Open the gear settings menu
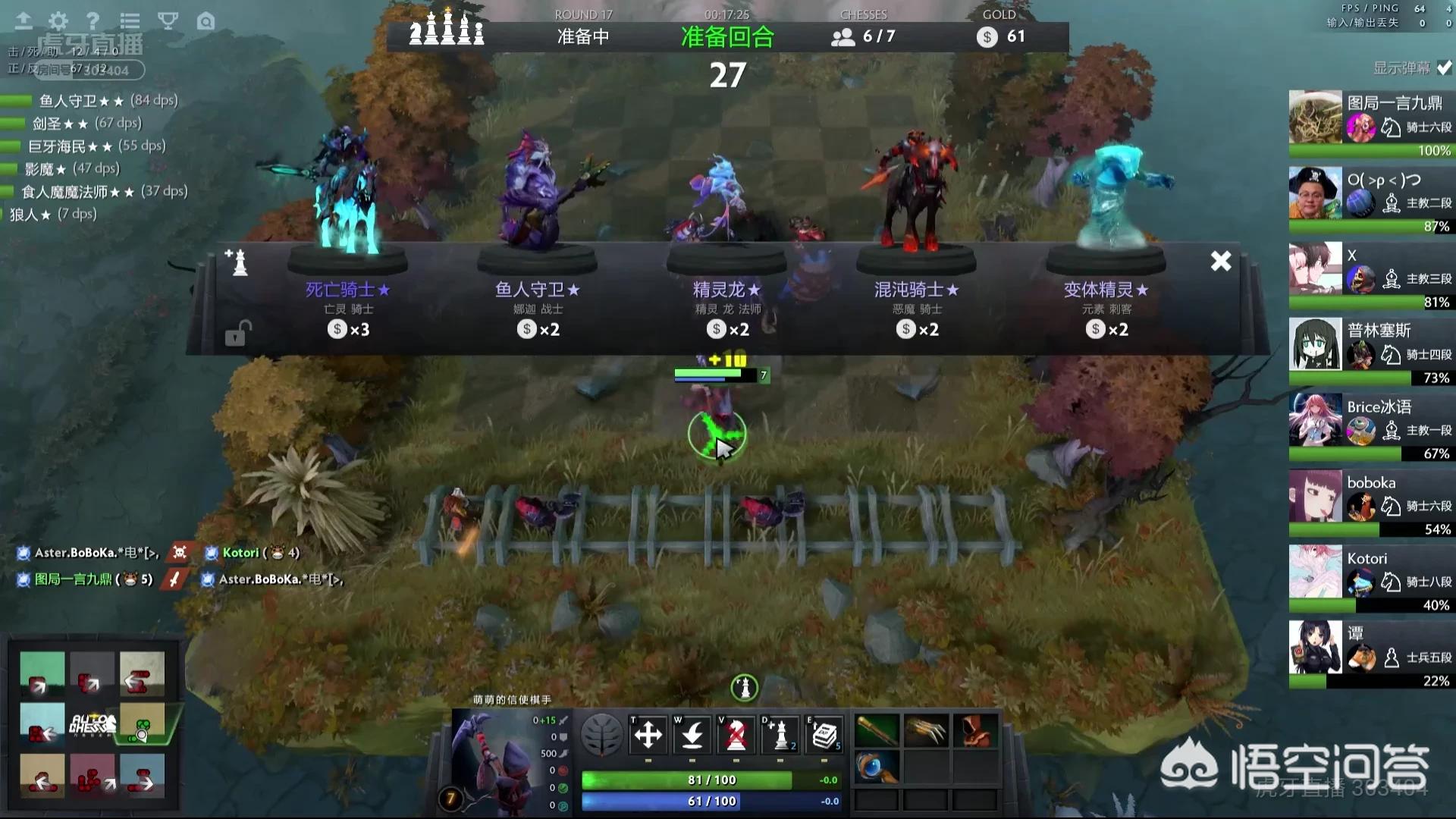The height and width of the screenshot is (819, 1456). pyautogui.click(x=58, y=21)
